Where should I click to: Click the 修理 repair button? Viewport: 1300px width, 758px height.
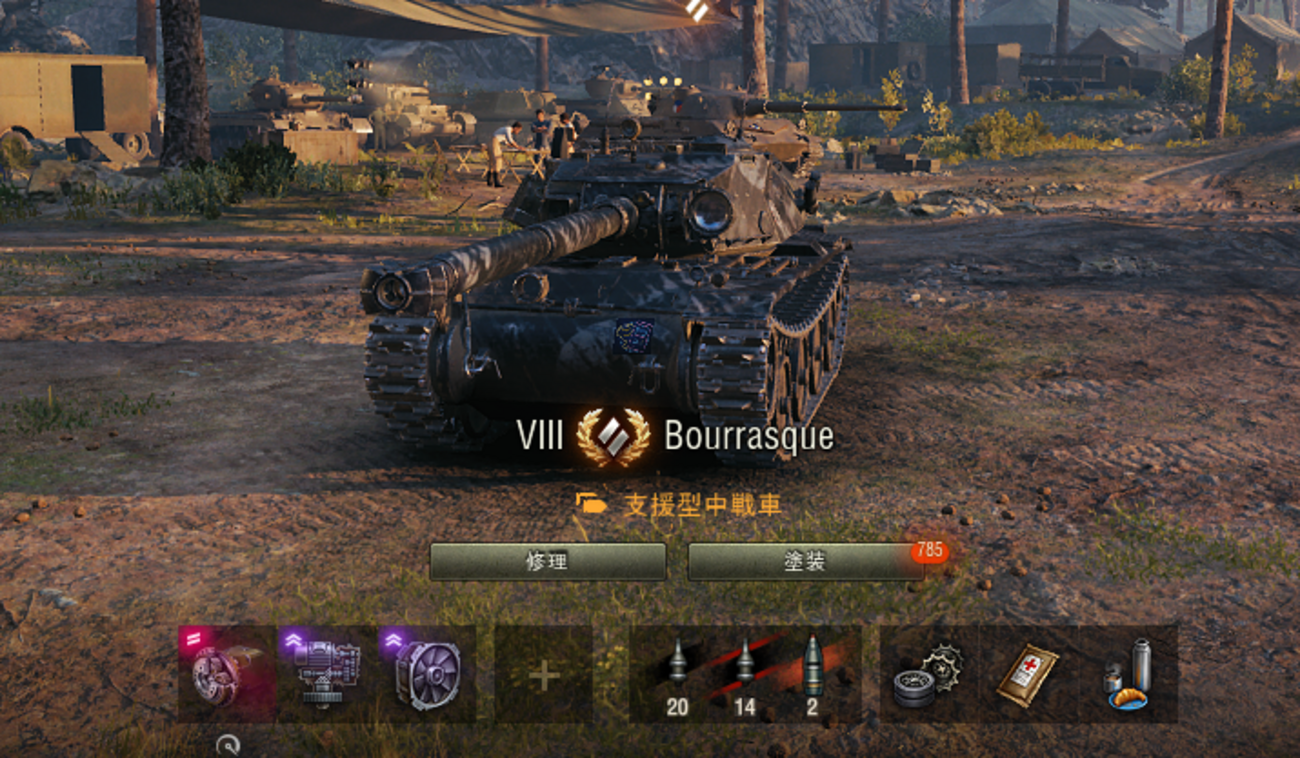(x=548, y=562)
